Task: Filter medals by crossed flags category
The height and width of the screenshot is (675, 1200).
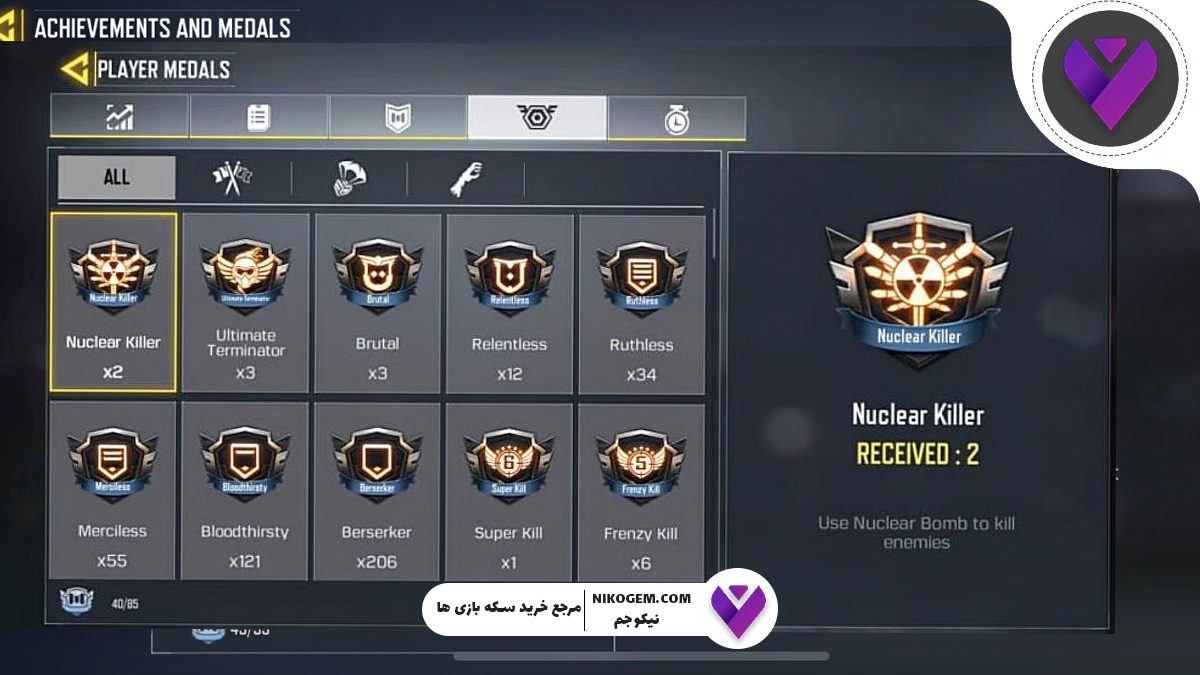Action: [232, 179]
